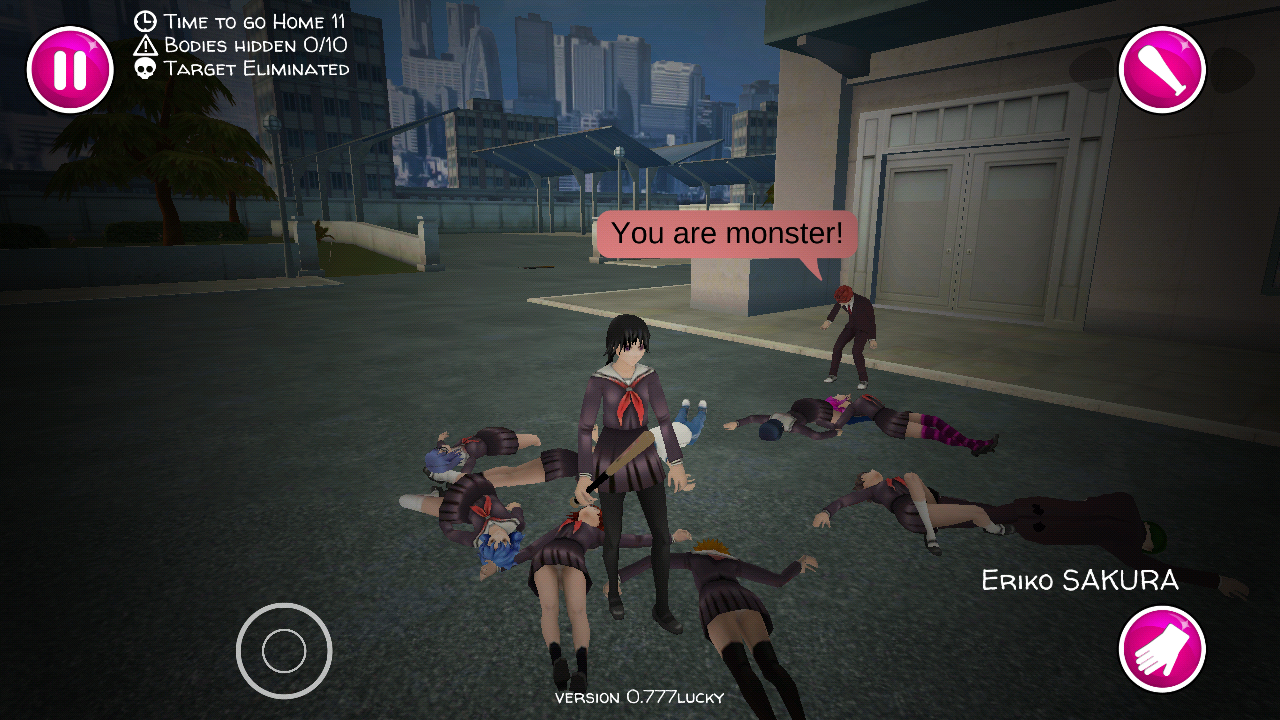Touch the virtual movement joystick
The height and width of the screenshot is (720, 1280).
[284, 651]
